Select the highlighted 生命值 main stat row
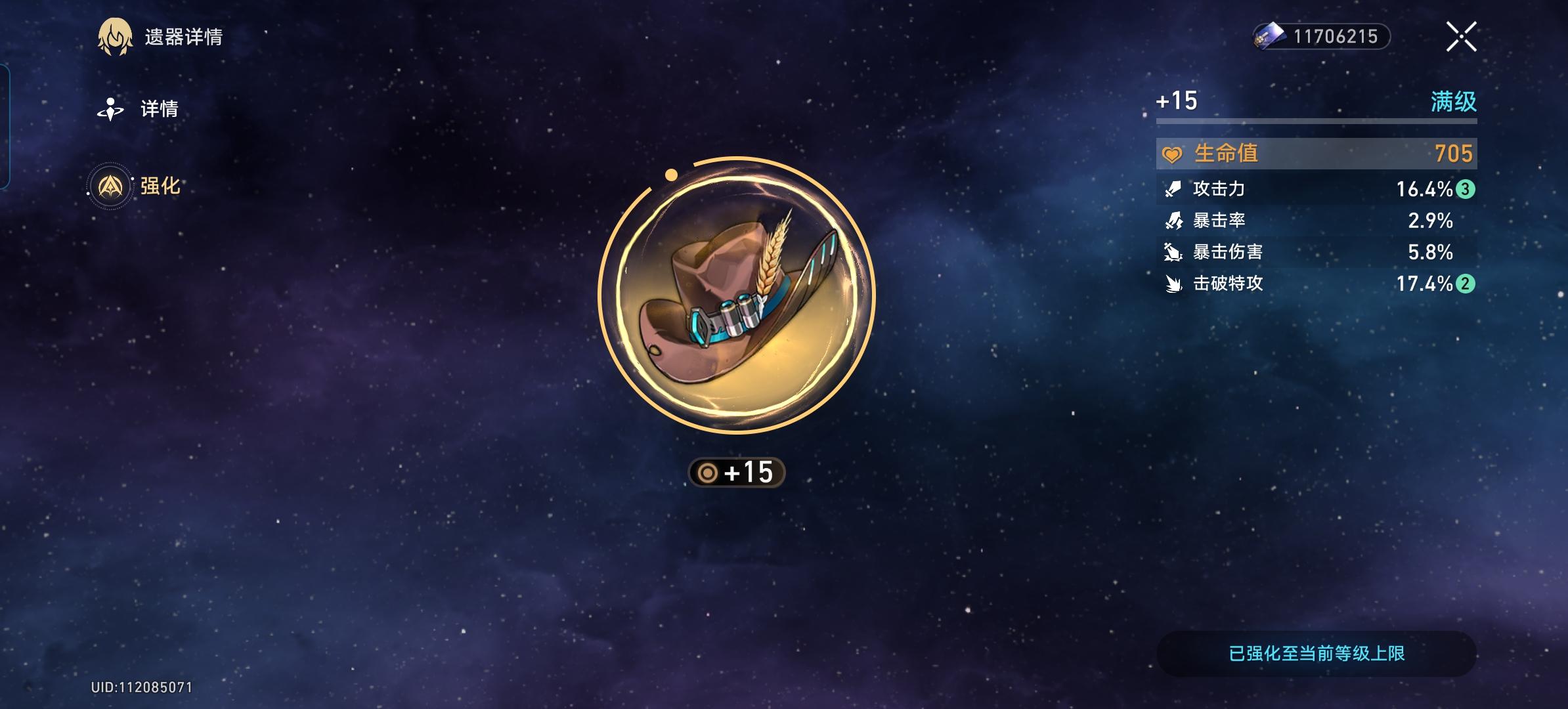This screenshot has width=1568, height=709. pos(1317,154)
